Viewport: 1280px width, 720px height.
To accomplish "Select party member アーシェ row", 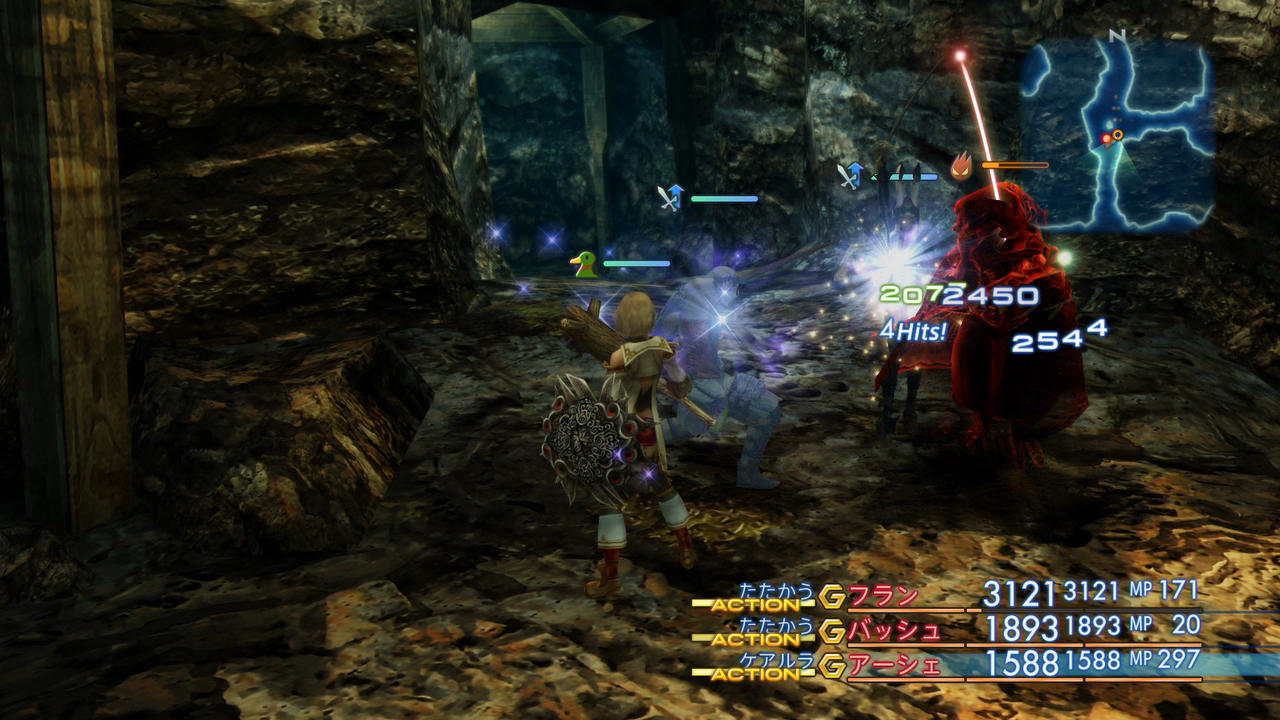I will [895, 664].
